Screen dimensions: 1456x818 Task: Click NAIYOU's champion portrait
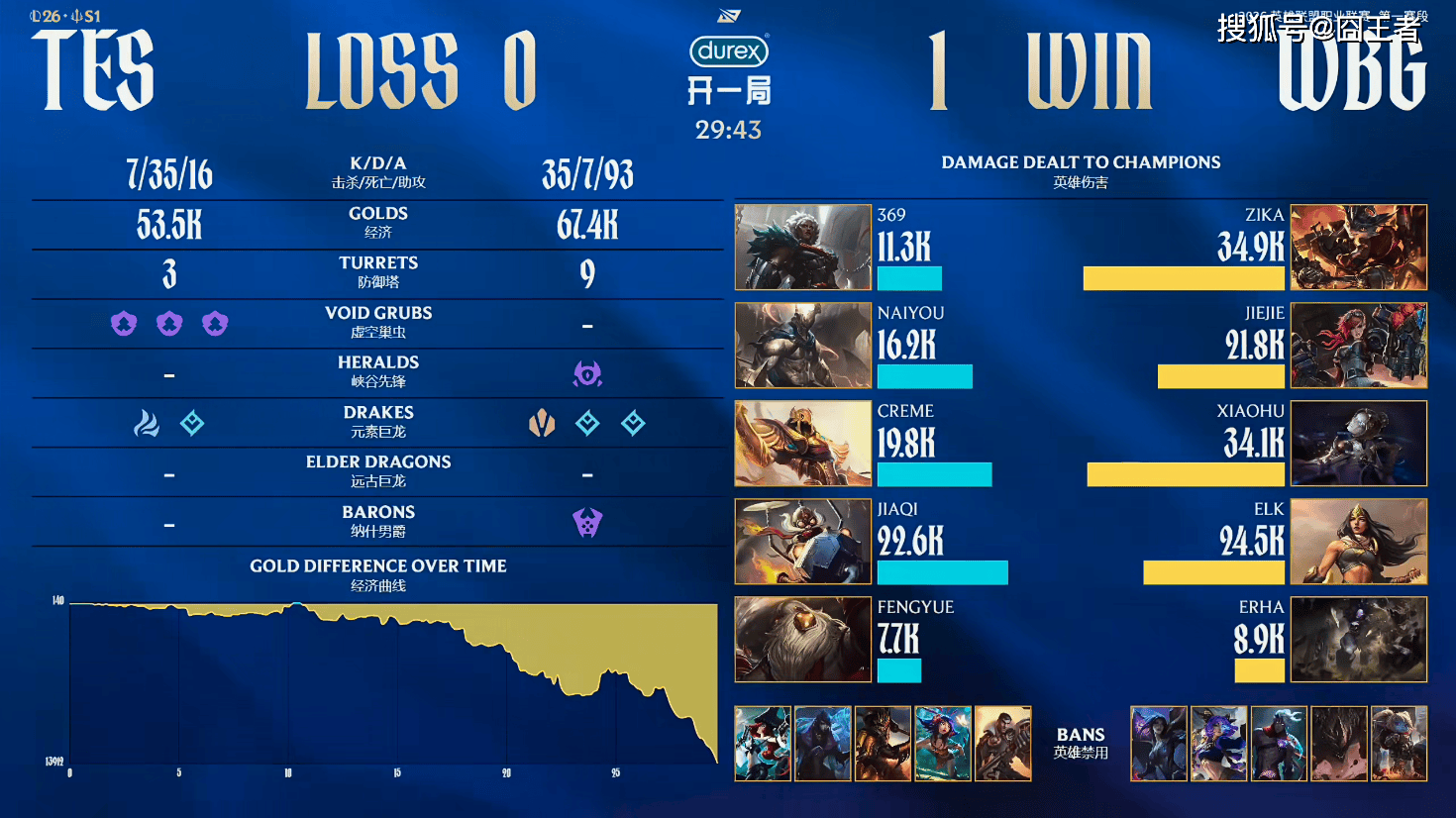(802, 345)
